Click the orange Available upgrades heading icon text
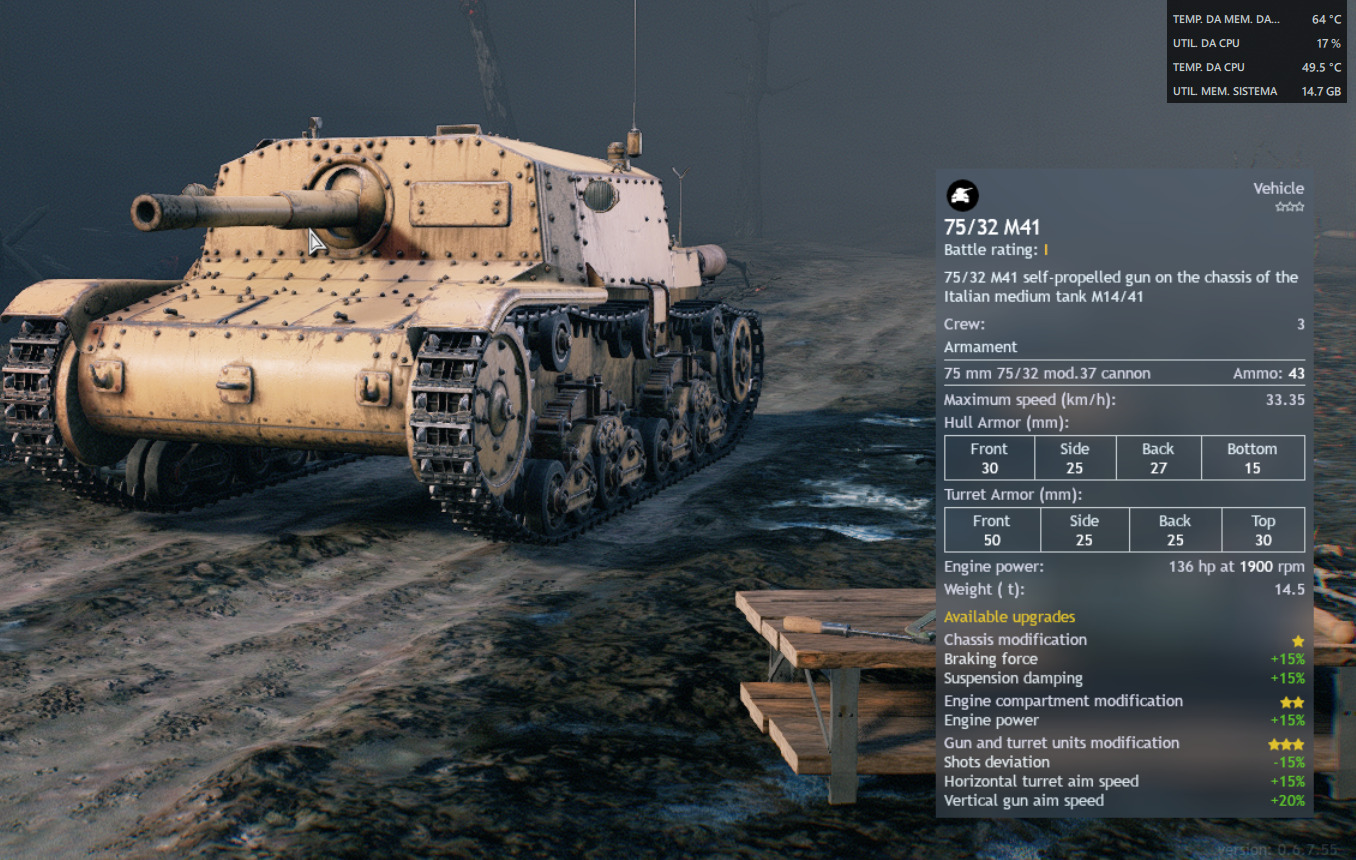Image resolution: width=1356 pixels, height=860 pixels. tap(1010, 617)
